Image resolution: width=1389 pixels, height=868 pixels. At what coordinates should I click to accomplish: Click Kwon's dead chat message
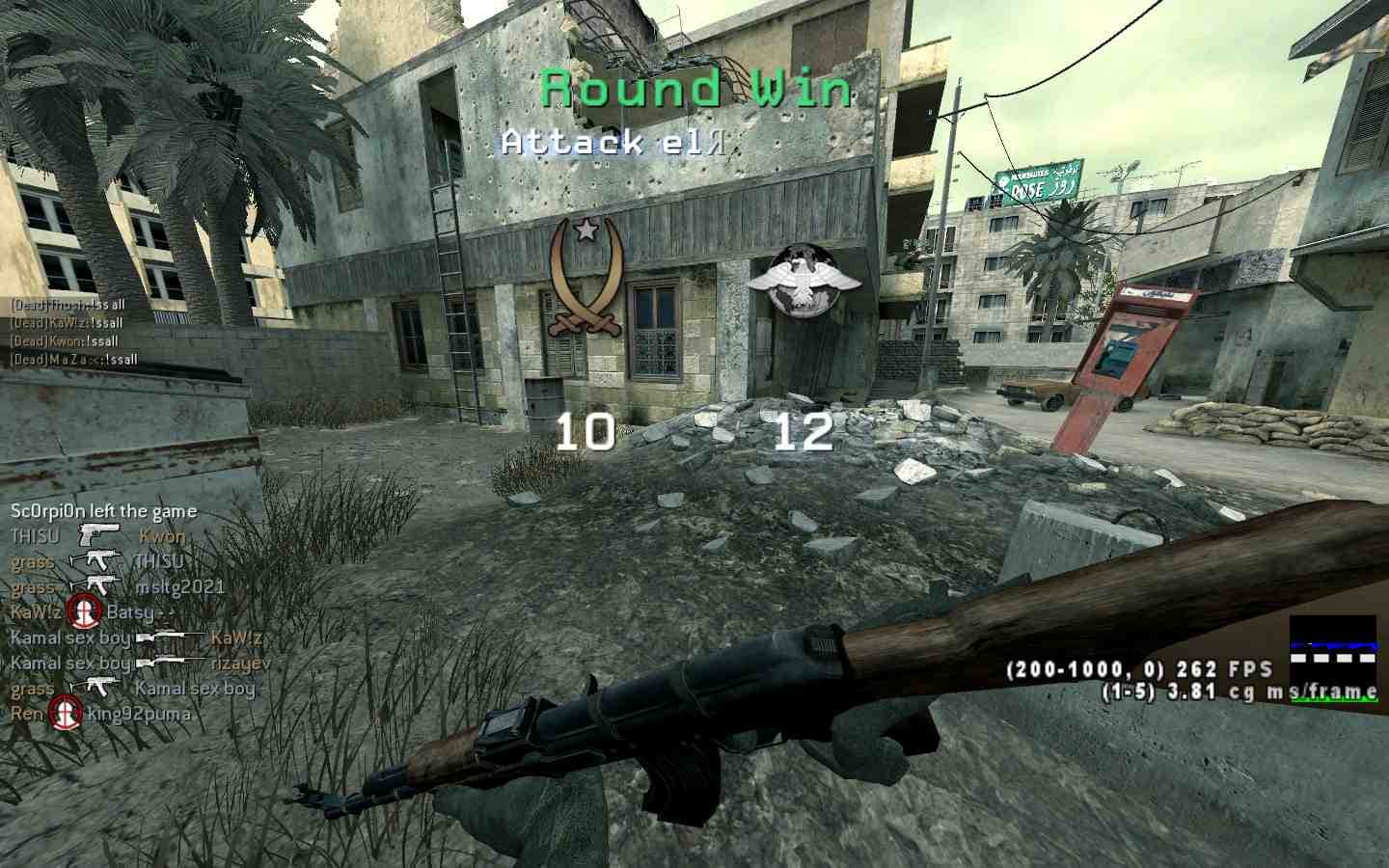pyautogui.click(x=65, y=341)
